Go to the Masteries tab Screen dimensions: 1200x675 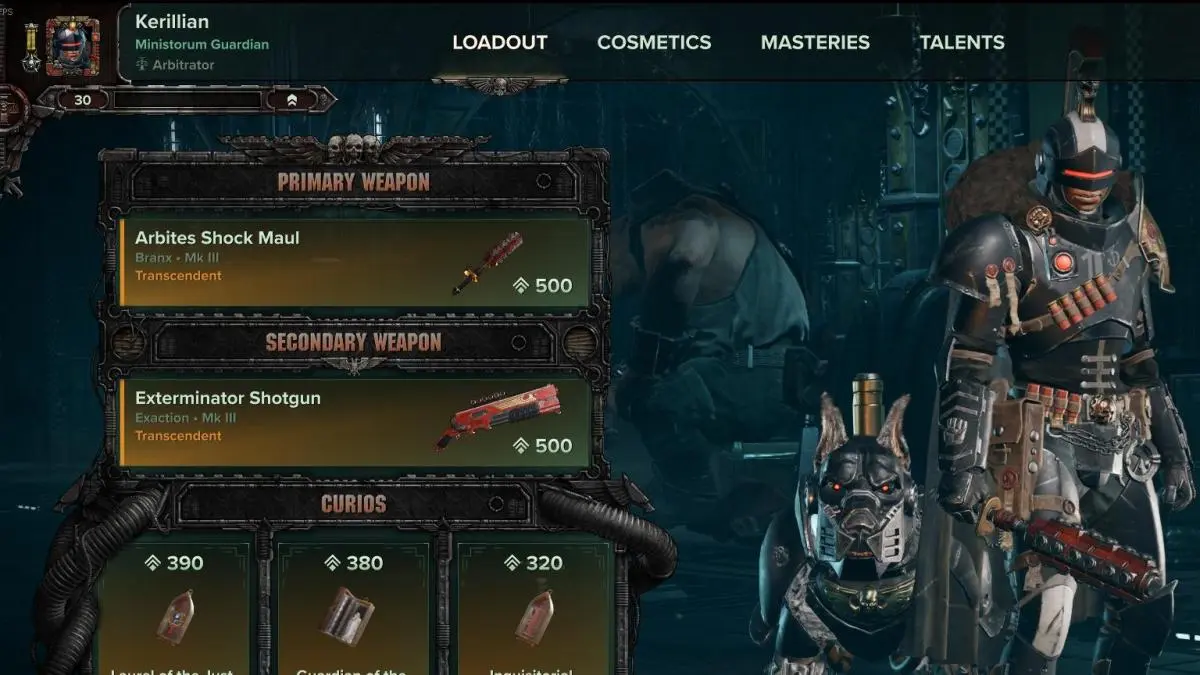815,42
